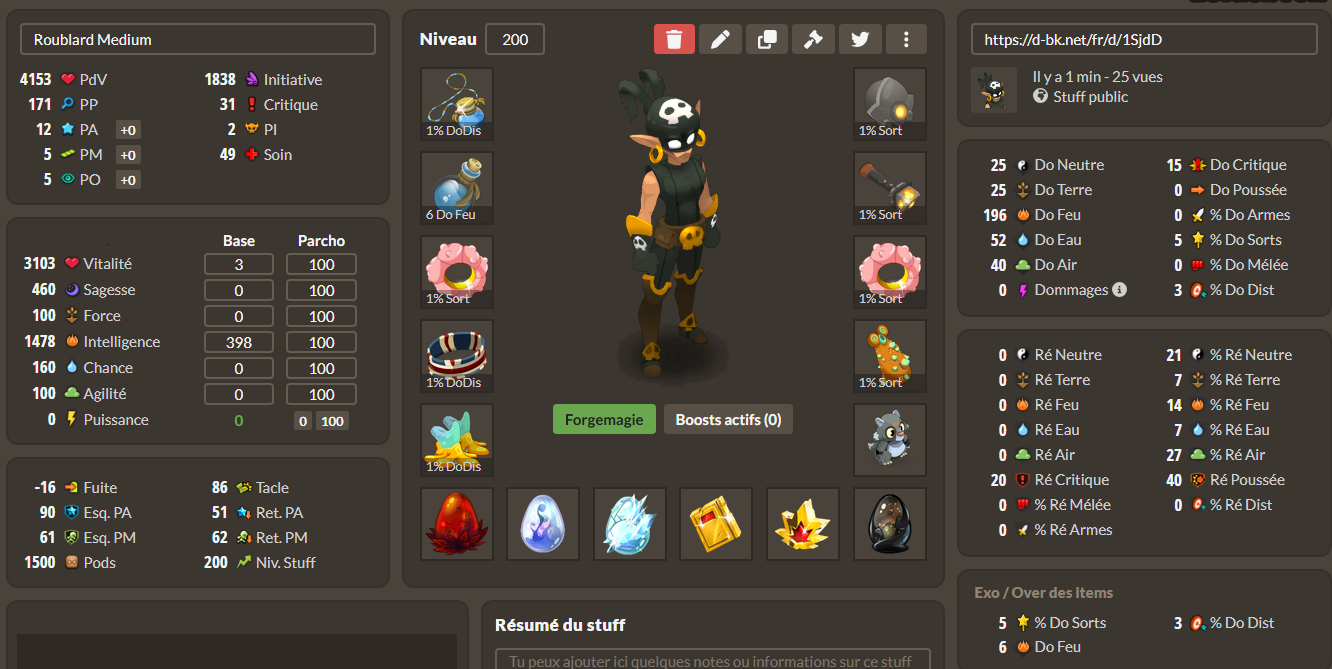Duplicate the build with the copy button

[767, 39]
